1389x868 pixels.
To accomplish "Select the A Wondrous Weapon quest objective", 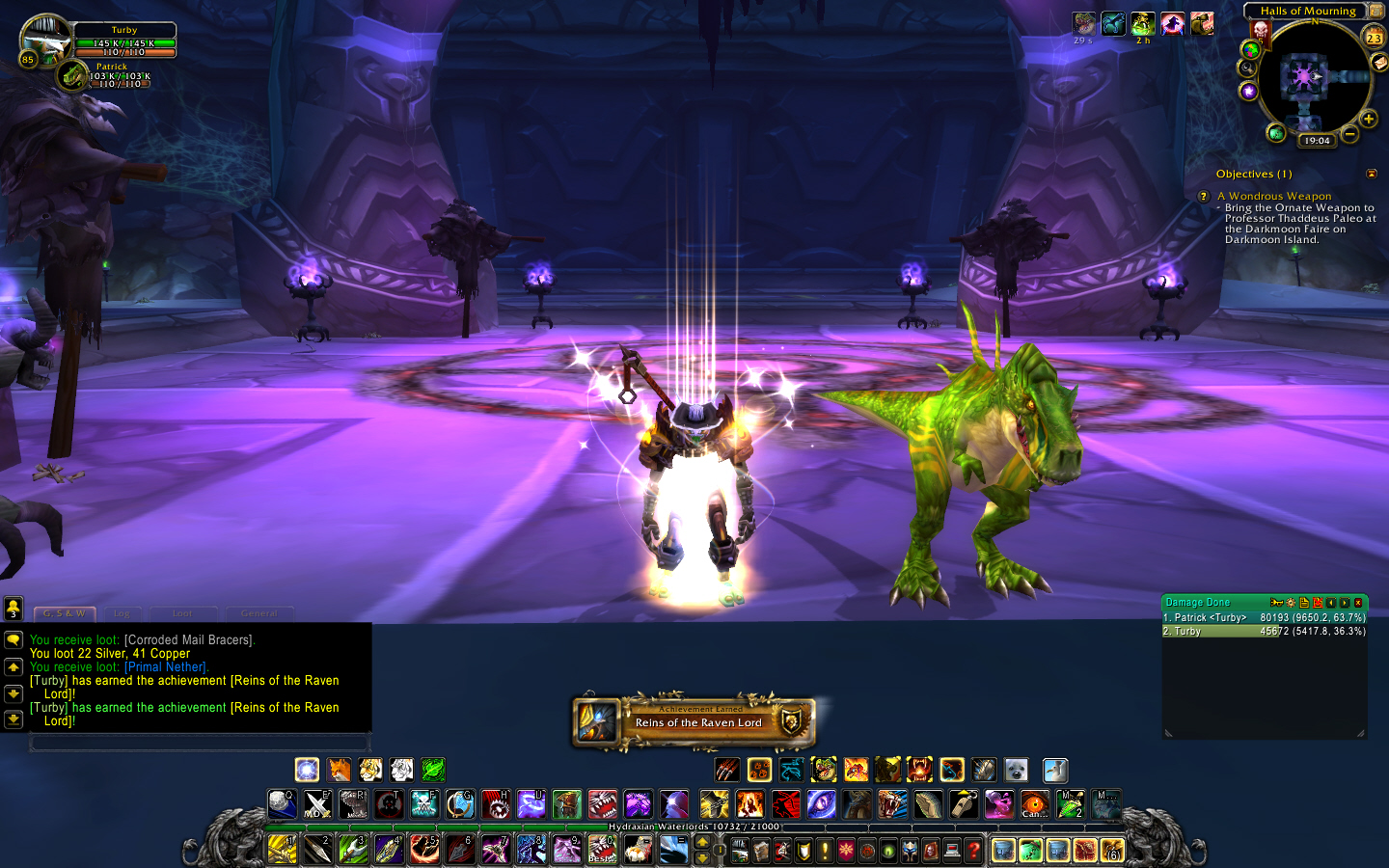I will [1280, 196].
